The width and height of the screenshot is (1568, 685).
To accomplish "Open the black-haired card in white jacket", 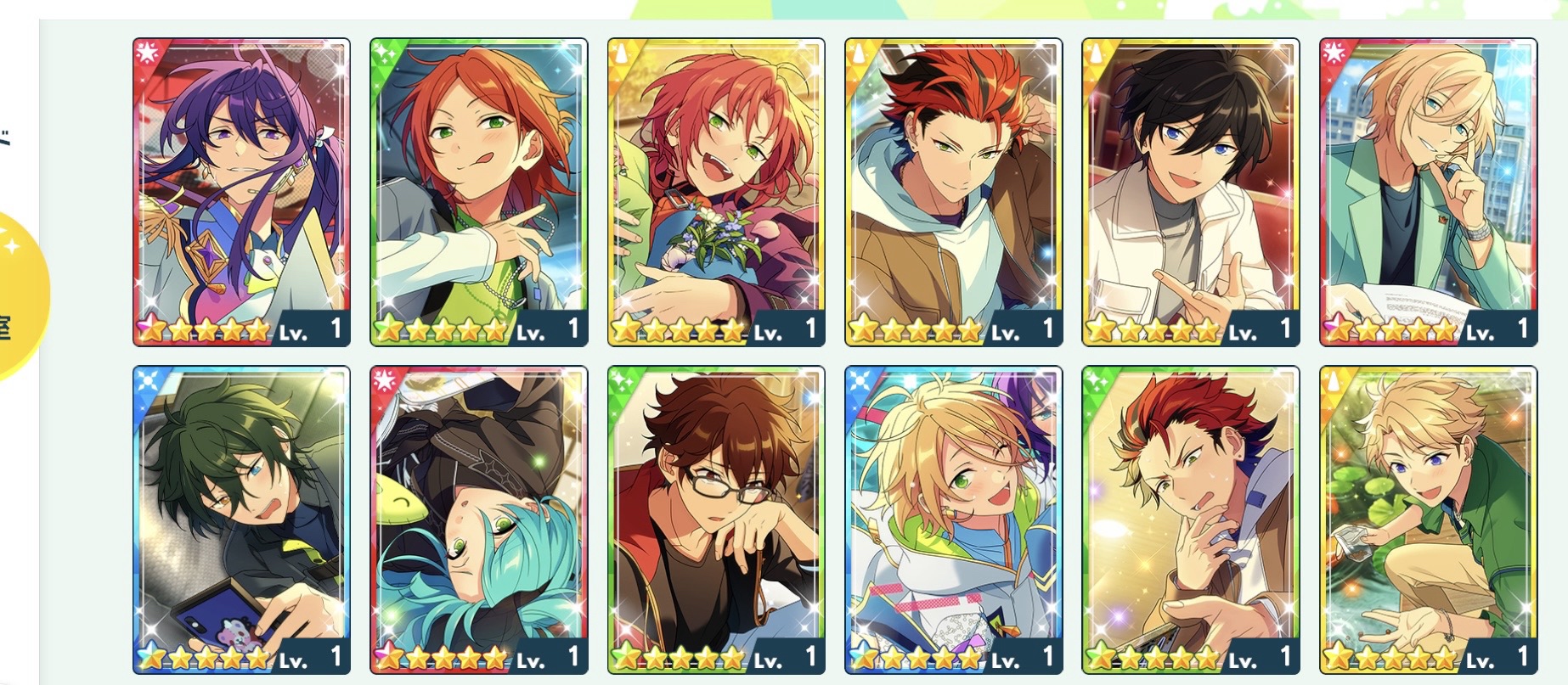I will [x=1190, y=192].
